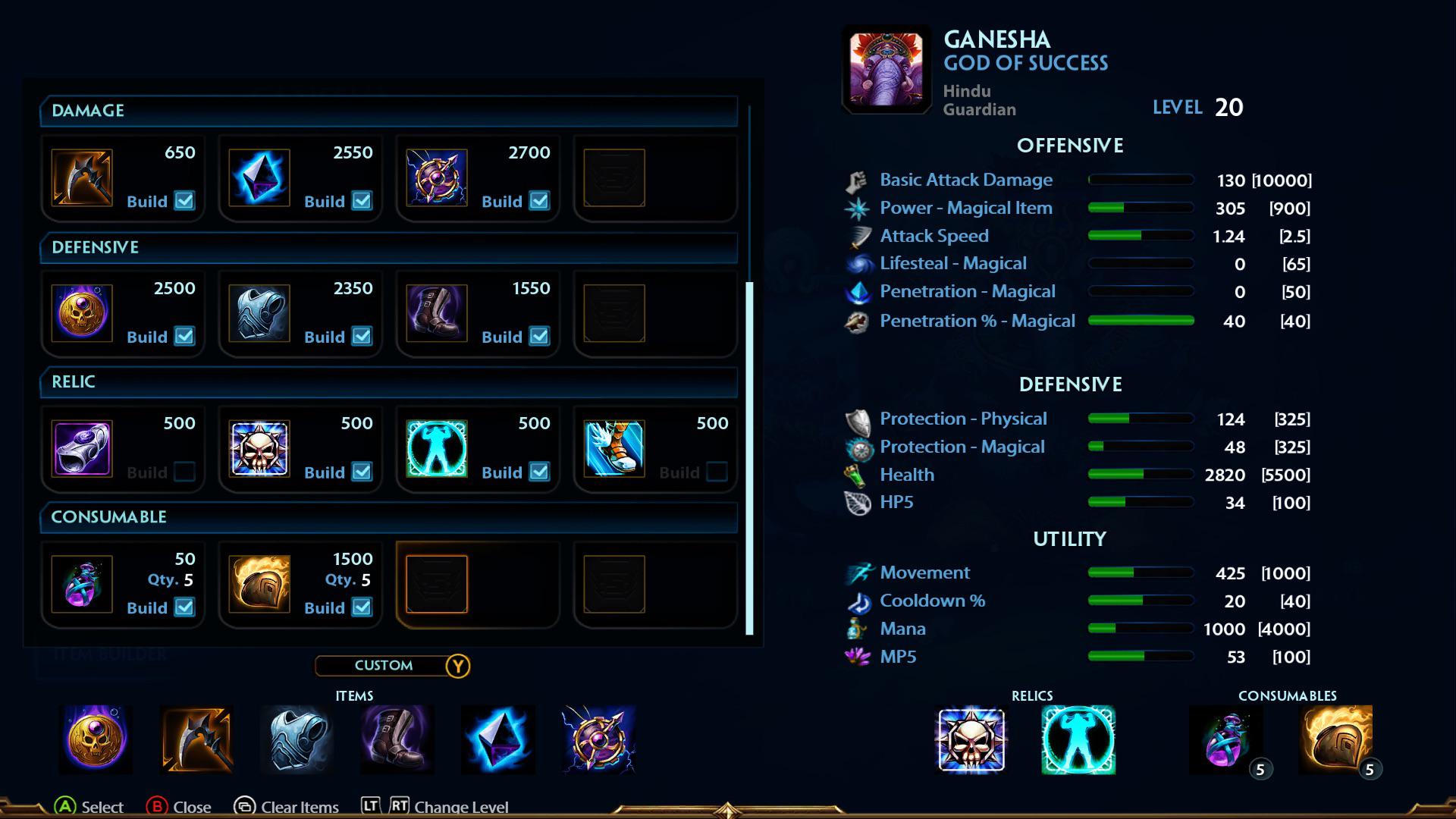This screenshot has width=1456, height=819.
Task: Disable Build on the boots item
Action: click(539, 336)
